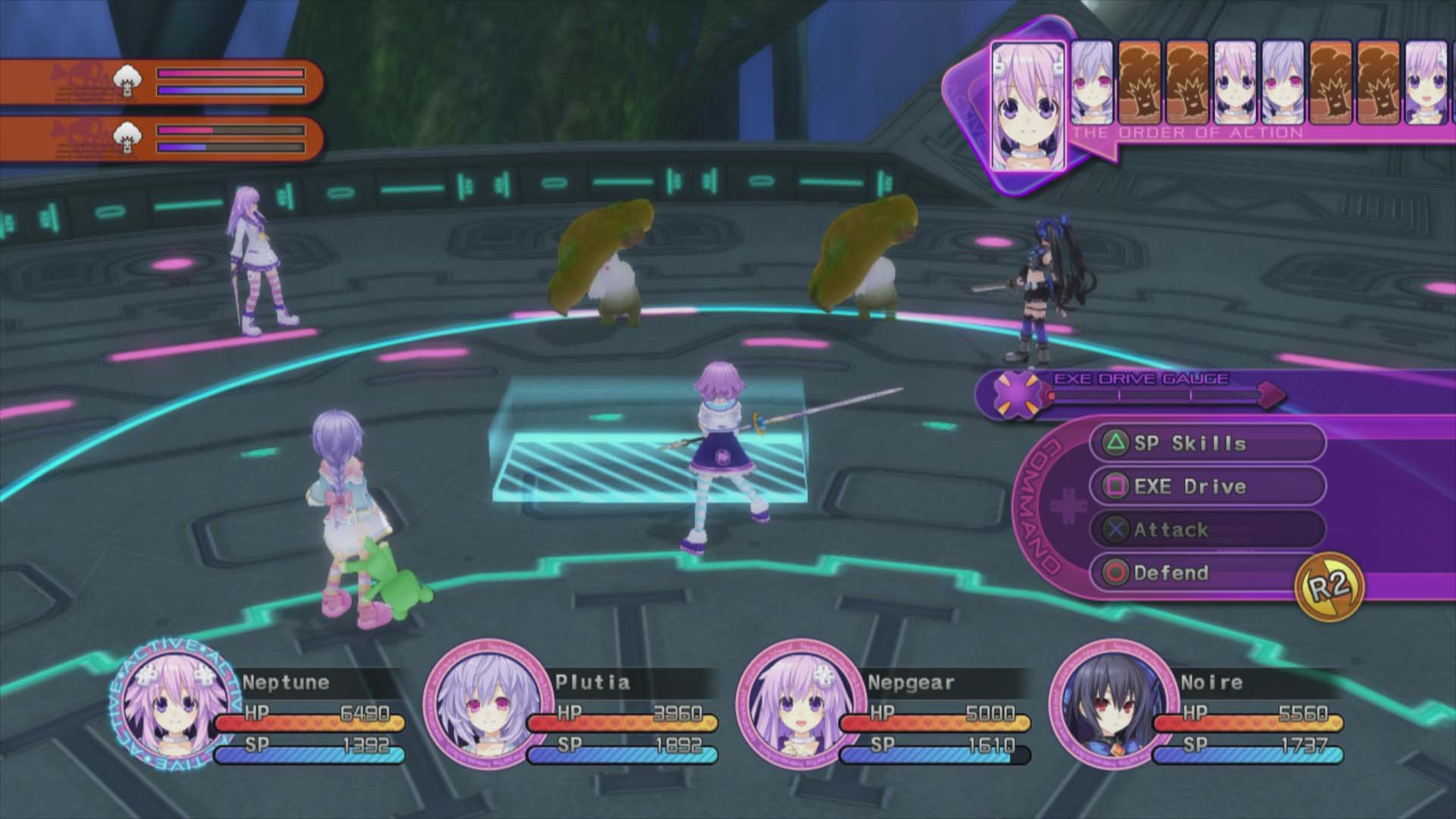Viewport: 1456px width, 819px height.
Task: Click the first tree enemy icon in turn order
Action: (x=1138, y=83)
